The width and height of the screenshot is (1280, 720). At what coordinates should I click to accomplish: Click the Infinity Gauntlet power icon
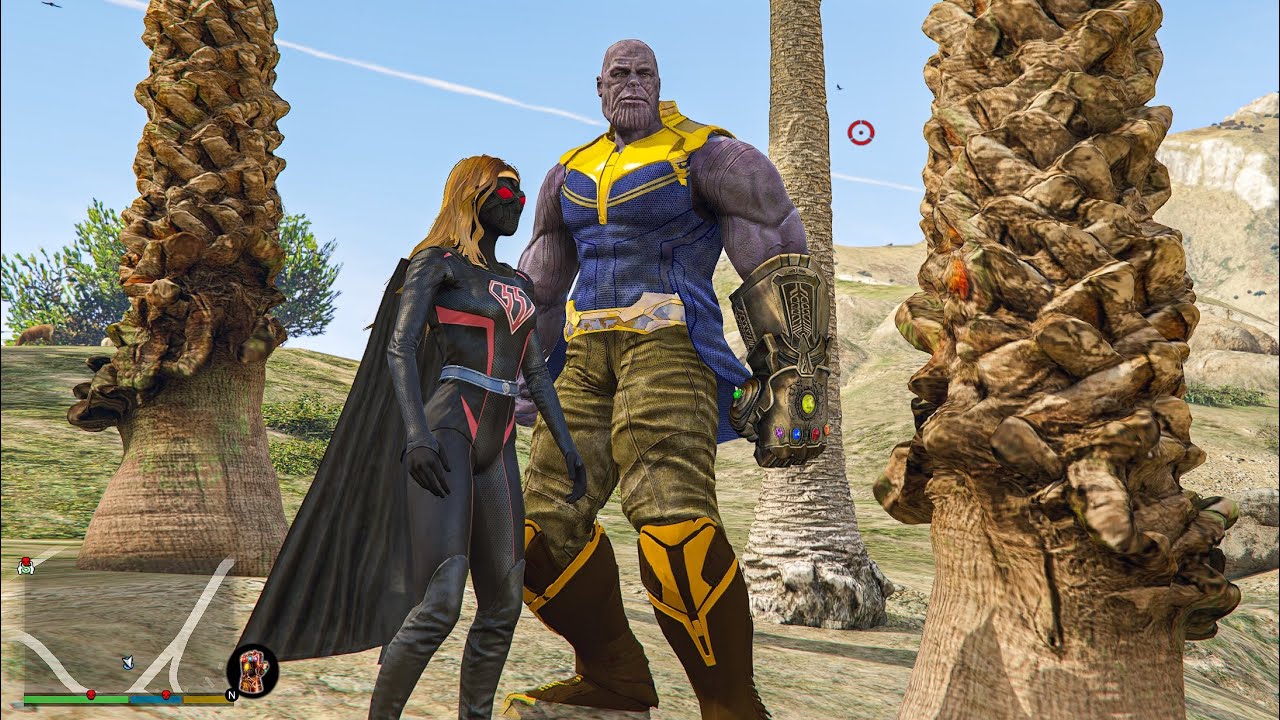coord(252,669)
